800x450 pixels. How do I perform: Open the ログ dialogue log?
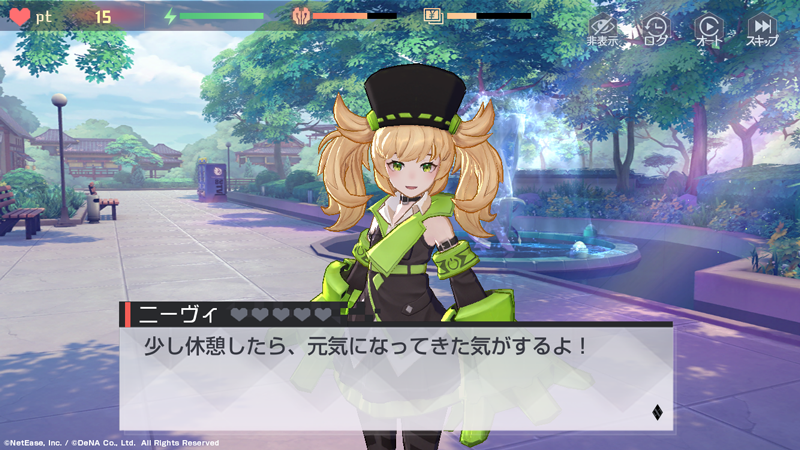pos(656,29)
